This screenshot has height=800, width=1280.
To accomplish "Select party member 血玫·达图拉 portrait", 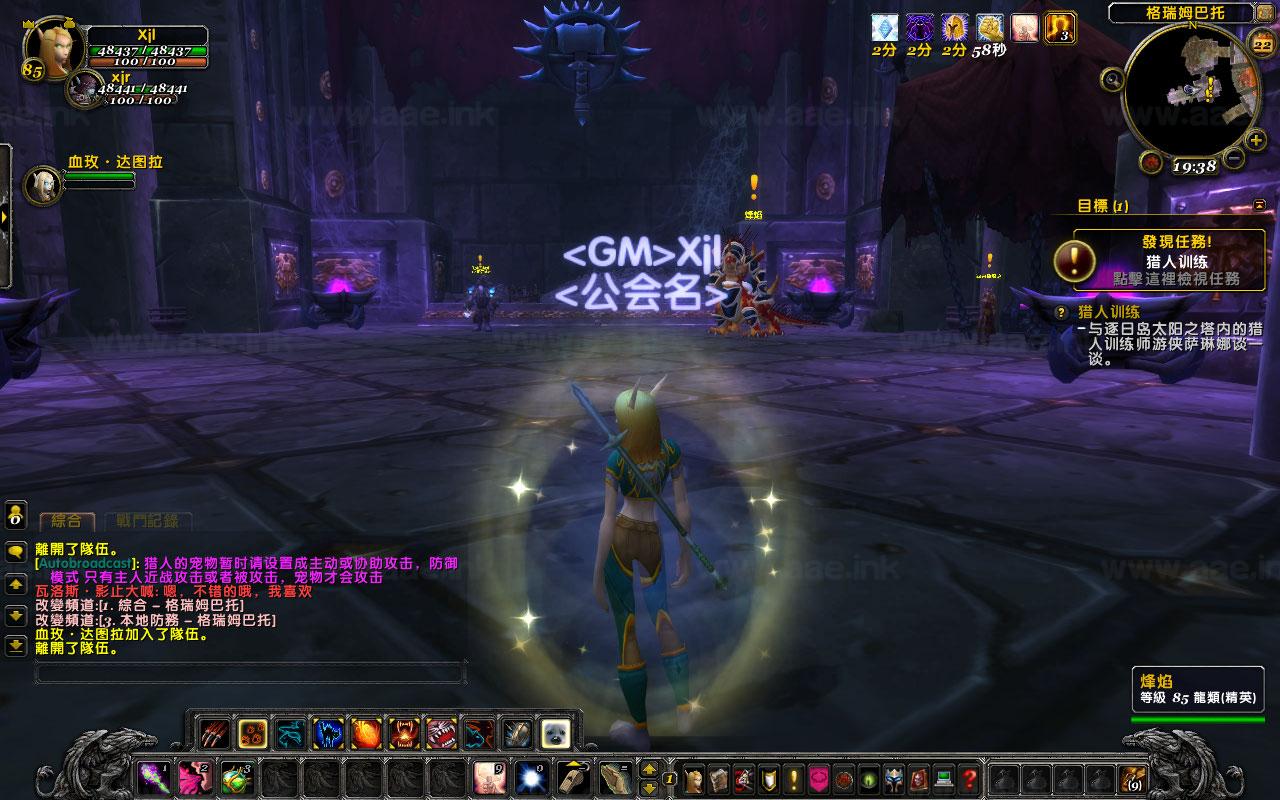I will [43, 184].
